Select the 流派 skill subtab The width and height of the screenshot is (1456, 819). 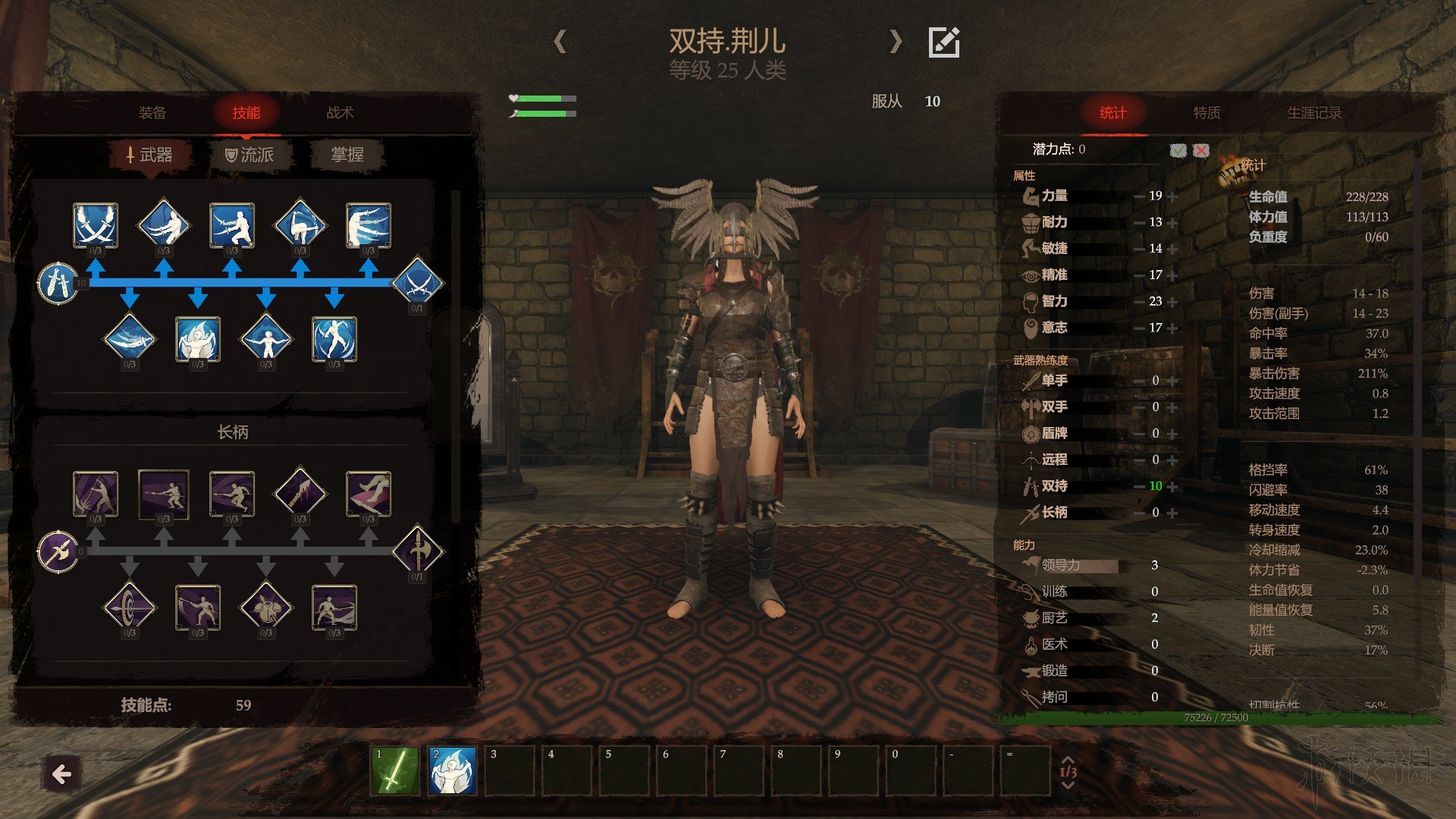[249, 155]
